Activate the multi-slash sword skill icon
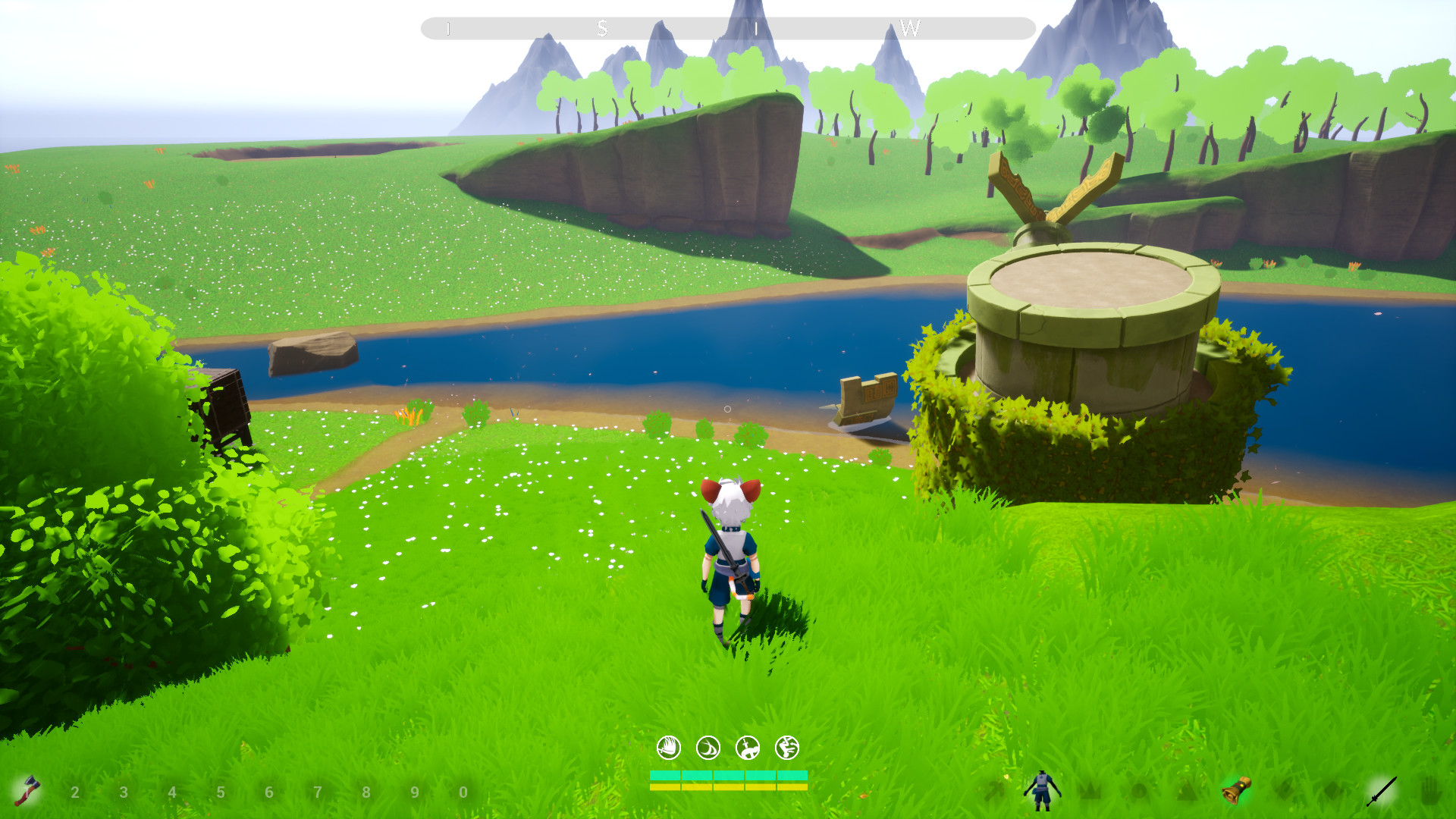 tap(668, 748)
